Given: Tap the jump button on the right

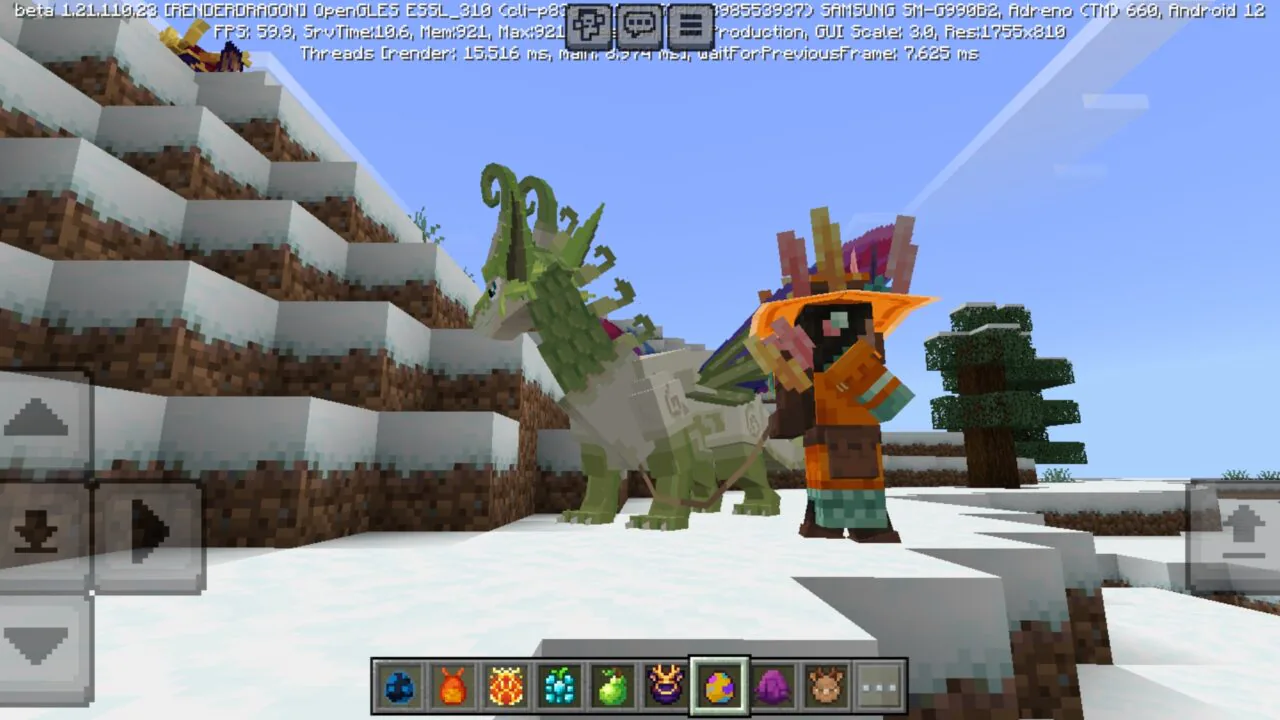Looking at the screenshot, I should tap(1244, 530).
